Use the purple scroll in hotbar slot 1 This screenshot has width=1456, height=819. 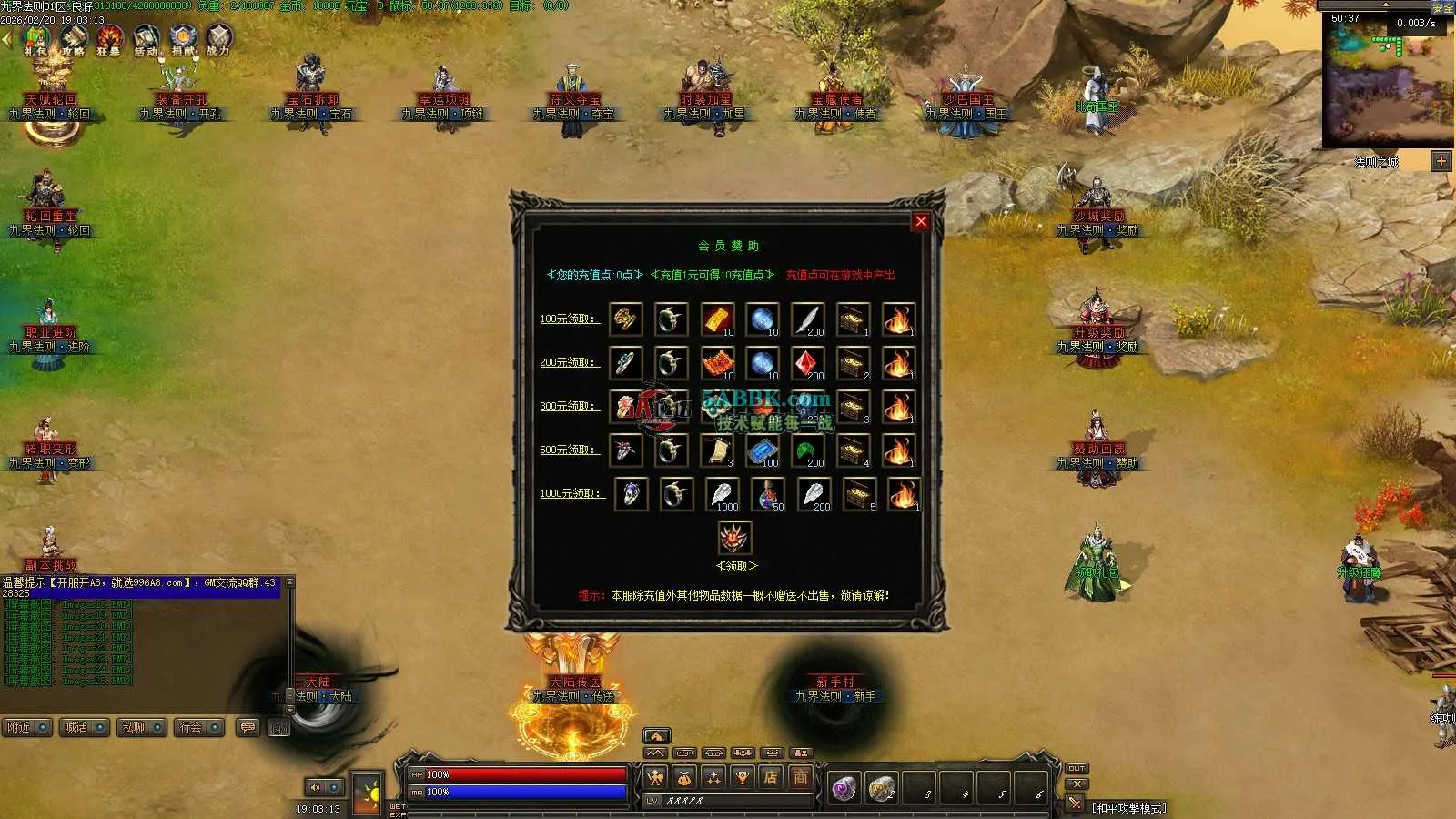844,788
